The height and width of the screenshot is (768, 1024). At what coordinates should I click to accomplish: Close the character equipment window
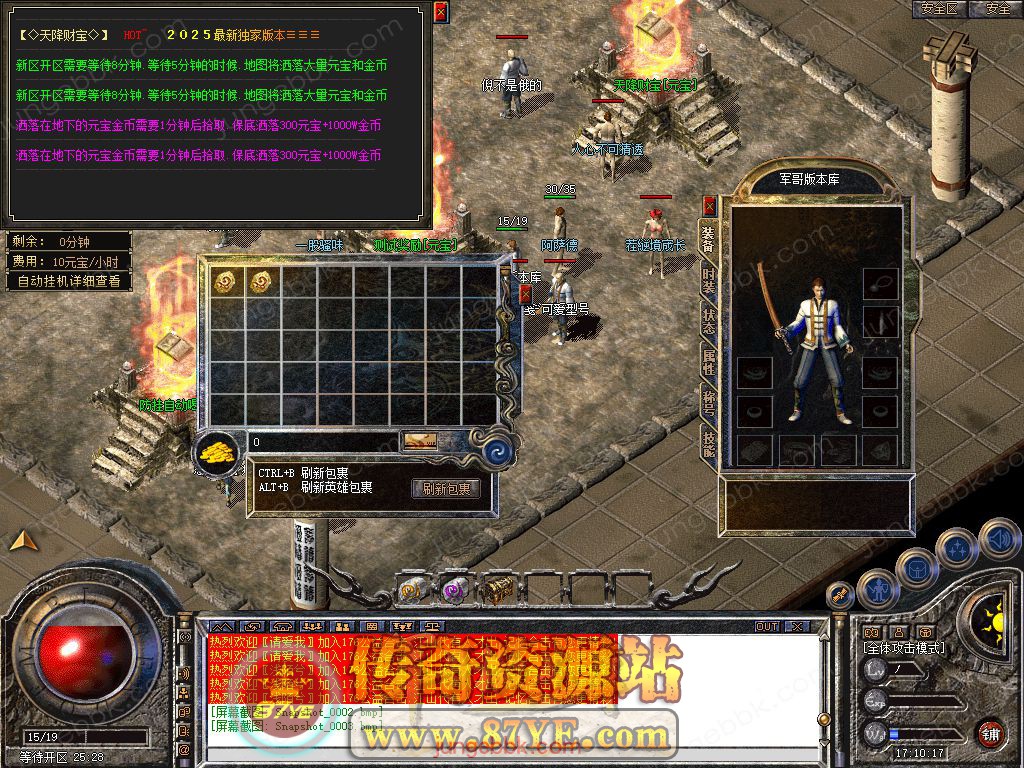710,207
